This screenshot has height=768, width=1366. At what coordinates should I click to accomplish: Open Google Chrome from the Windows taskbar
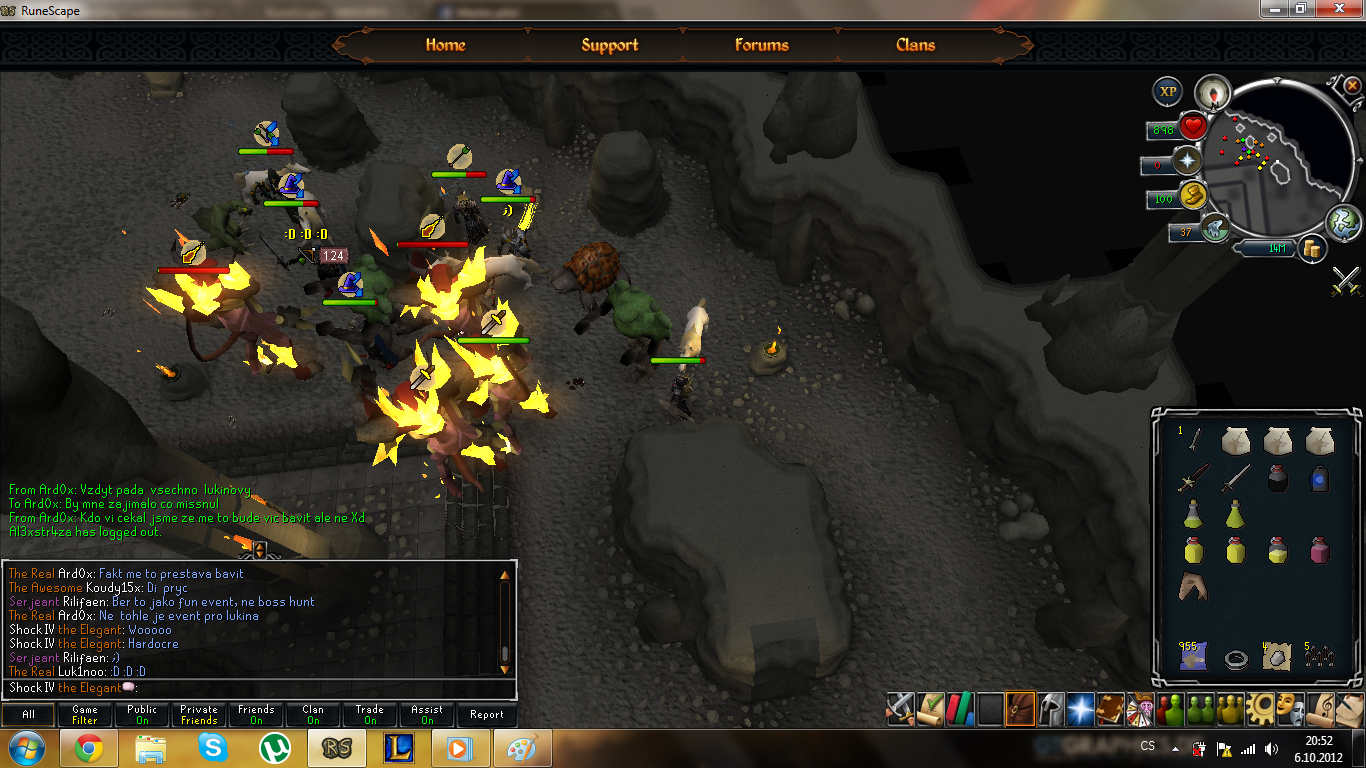click(88, 748)
